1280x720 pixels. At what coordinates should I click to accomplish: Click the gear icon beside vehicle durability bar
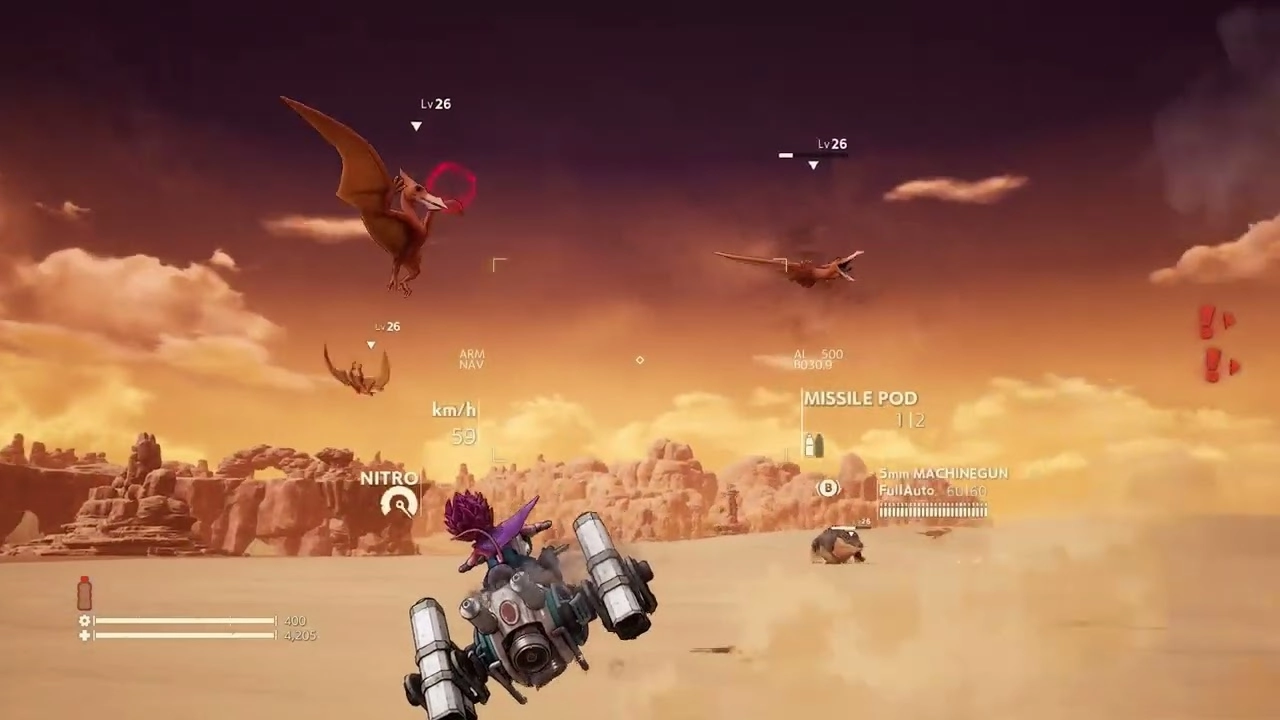point(86,621)
